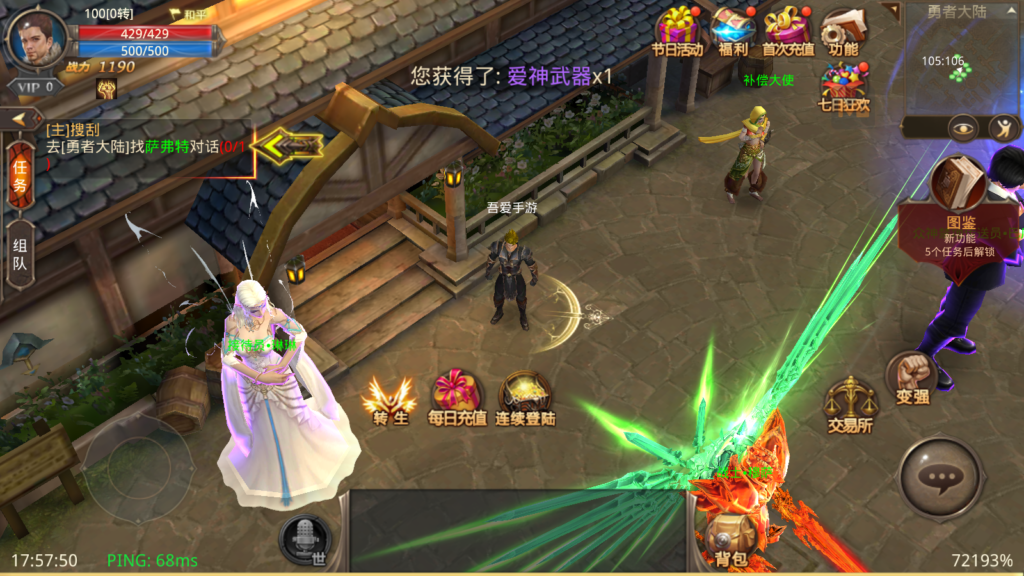Screen dimensions: 1024x576
Task: Open the 背包 backpack
Action: 731,540
